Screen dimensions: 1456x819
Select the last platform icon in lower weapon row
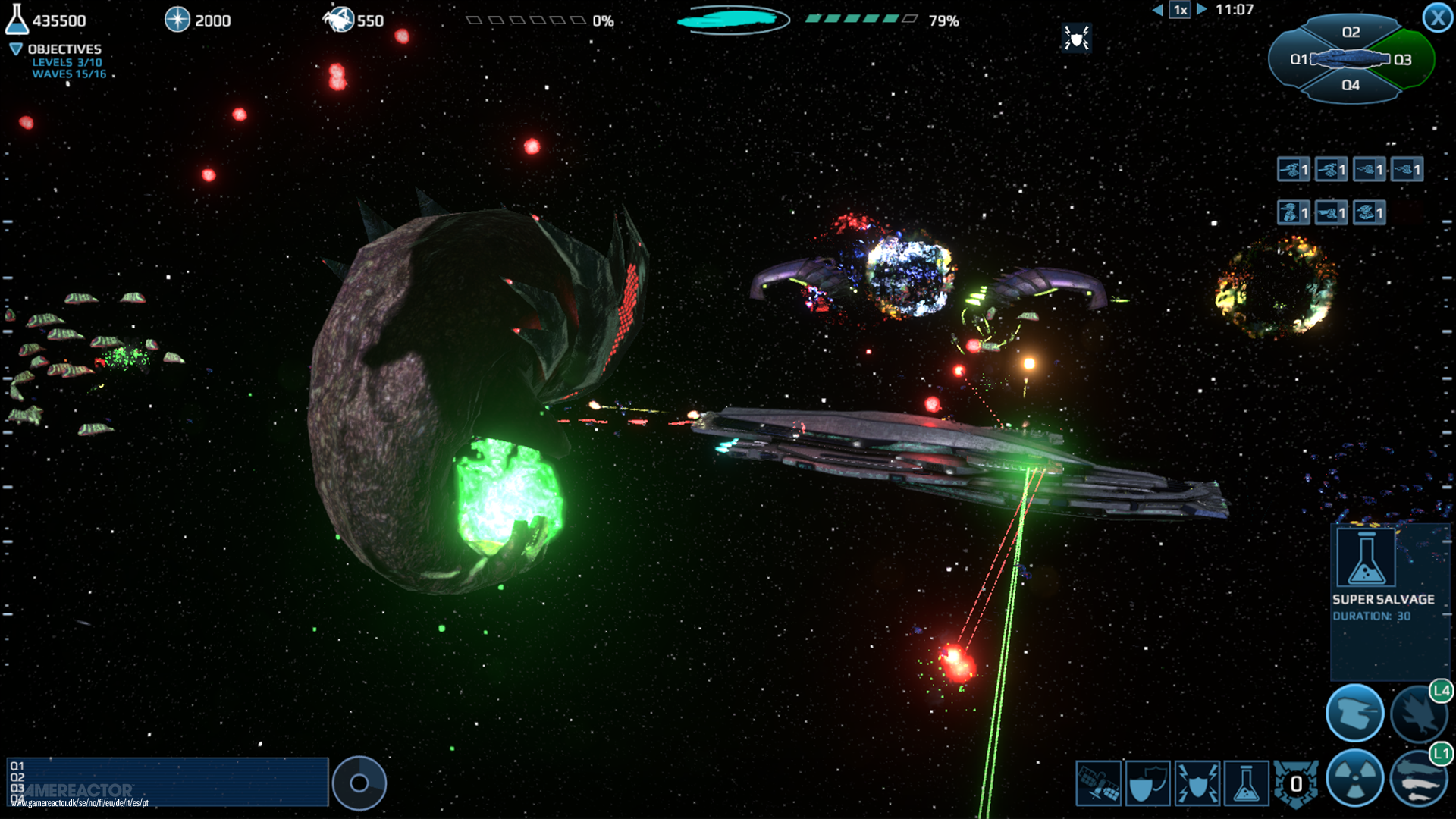tap(1370, 213)
